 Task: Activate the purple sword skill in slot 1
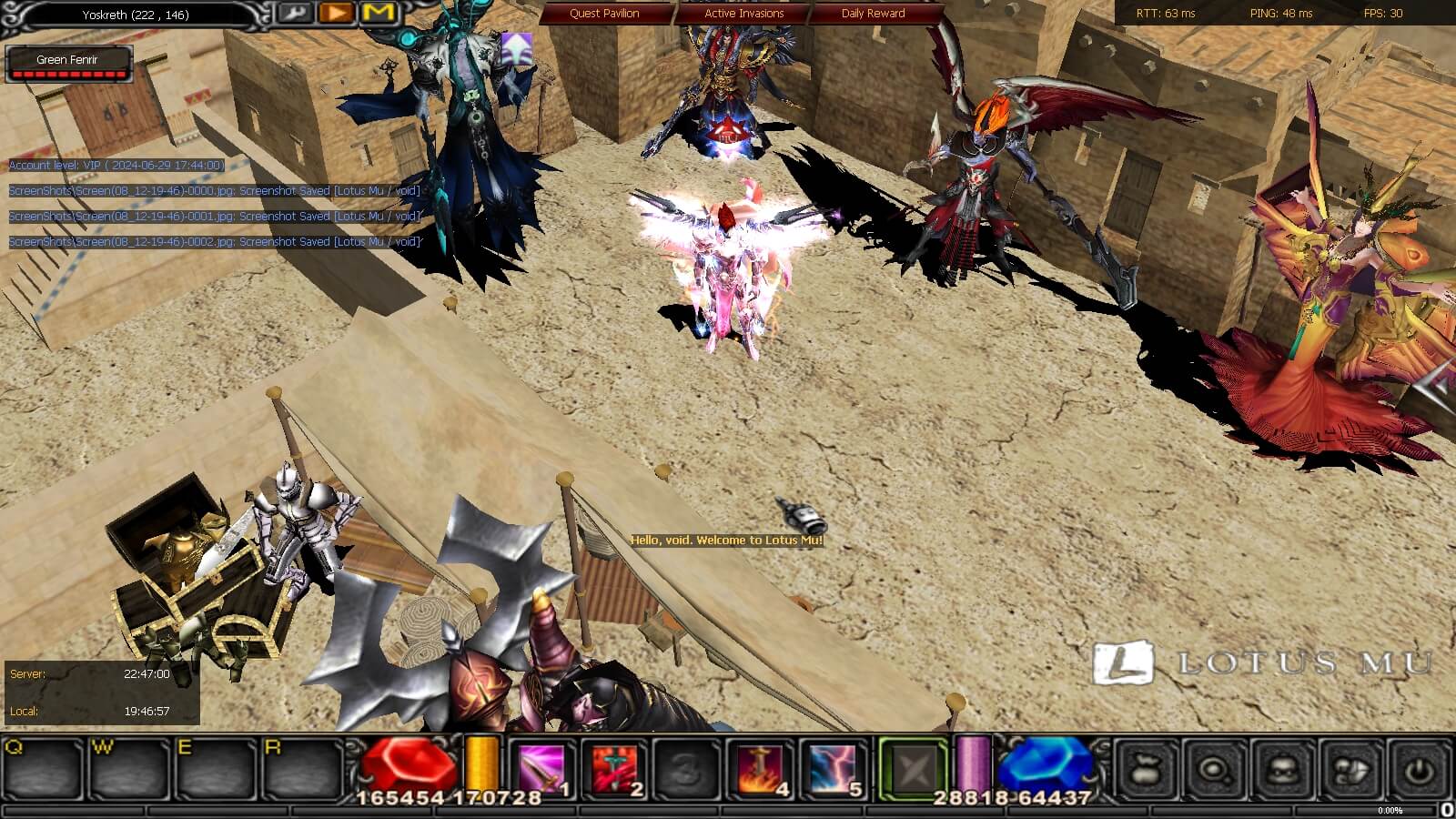tap(541, 768)
